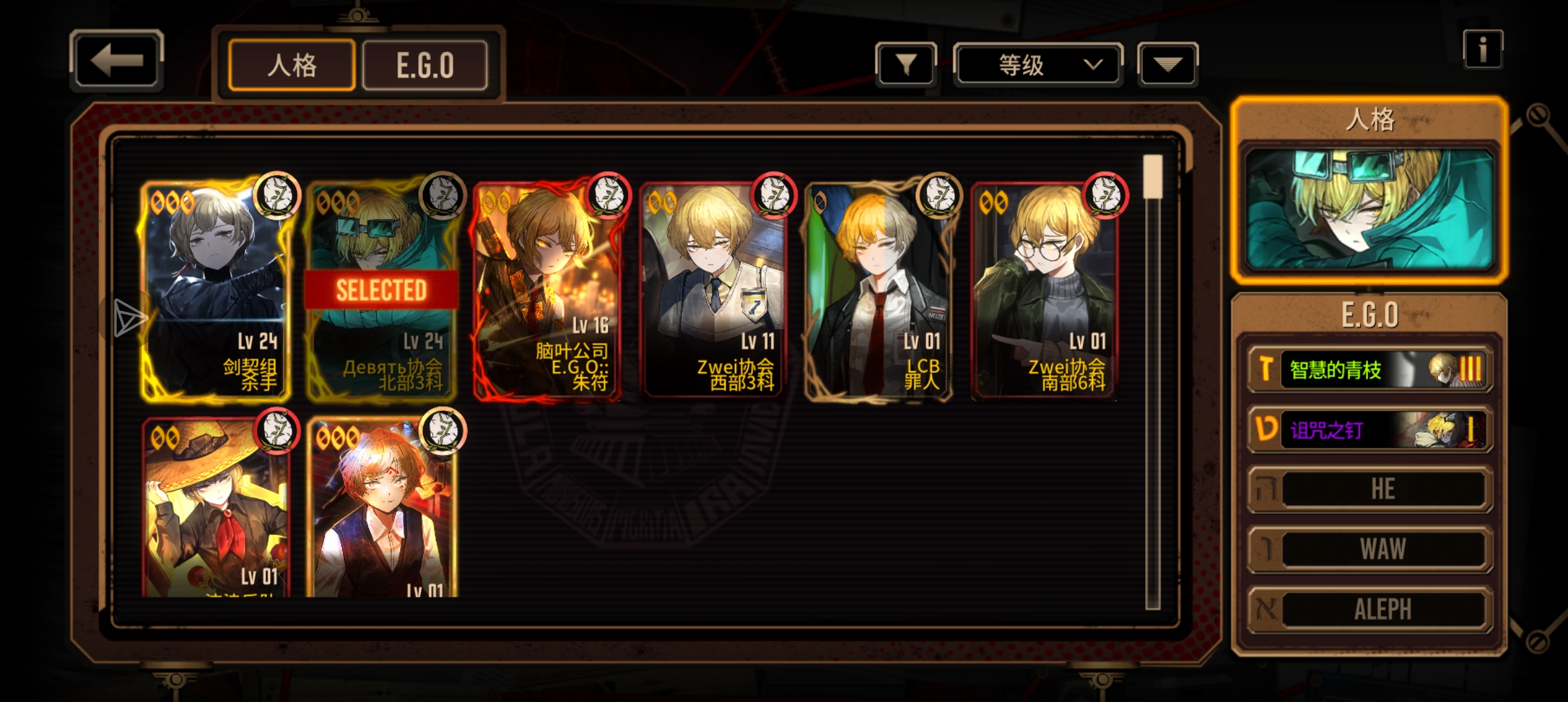Open the funnel filter options
1568x702 pixels.
click(x=905, y=64)
